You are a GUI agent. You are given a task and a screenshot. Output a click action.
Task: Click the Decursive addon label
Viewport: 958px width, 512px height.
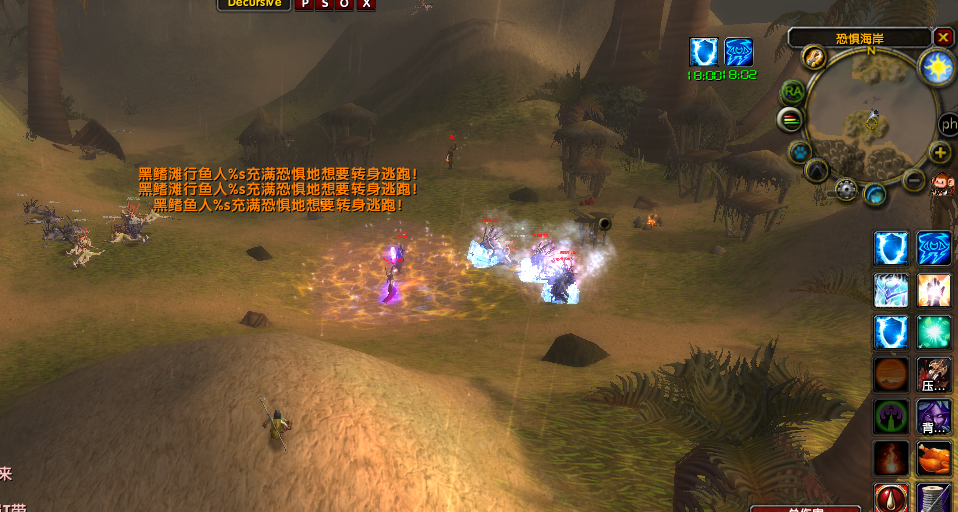(x=252, y=4)
